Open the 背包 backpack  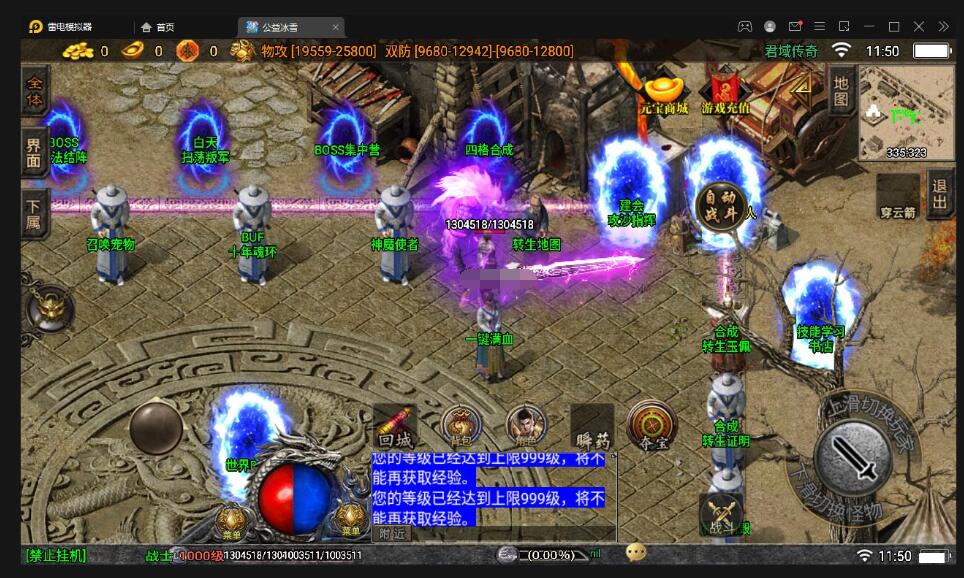pos(461,426)
